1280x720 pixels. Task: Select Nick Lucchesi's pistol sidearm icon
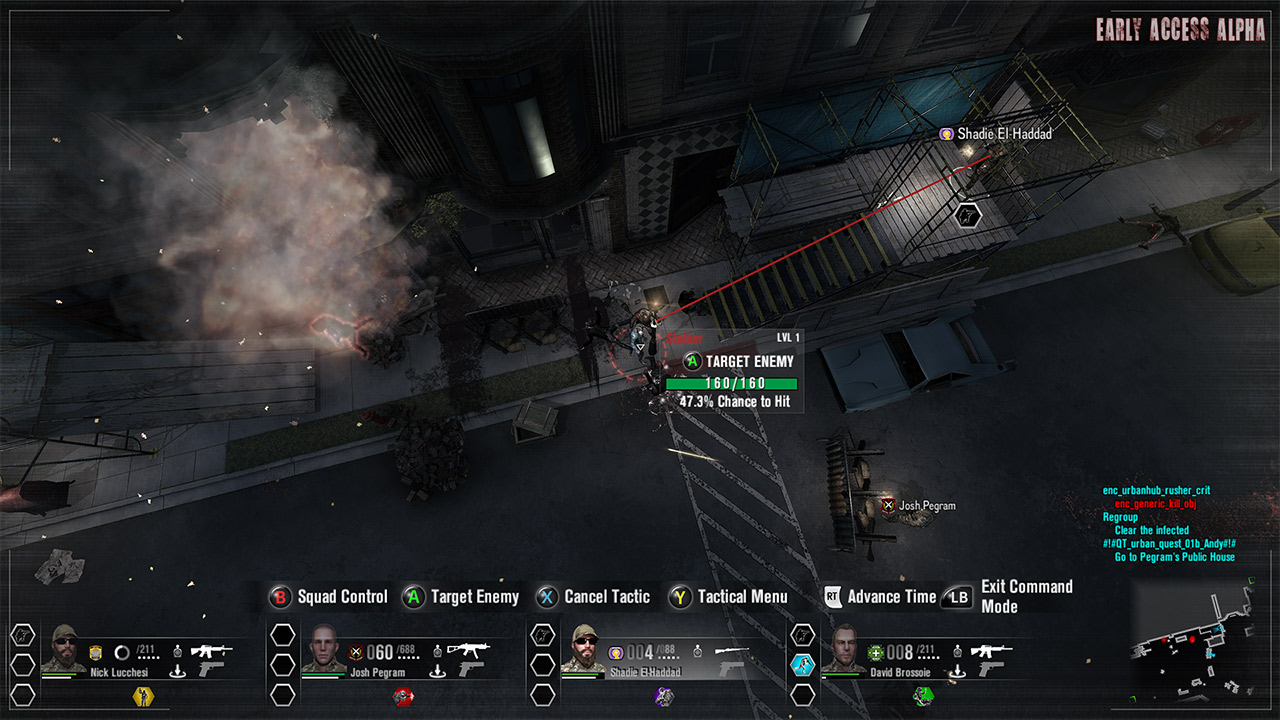[x=212, y=670]
